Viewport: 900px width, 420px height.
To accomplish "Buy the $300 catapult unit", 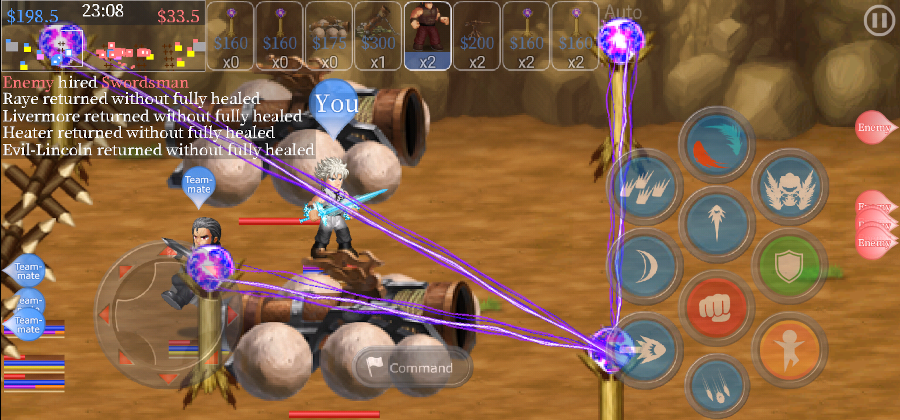I will click(378, 36).
